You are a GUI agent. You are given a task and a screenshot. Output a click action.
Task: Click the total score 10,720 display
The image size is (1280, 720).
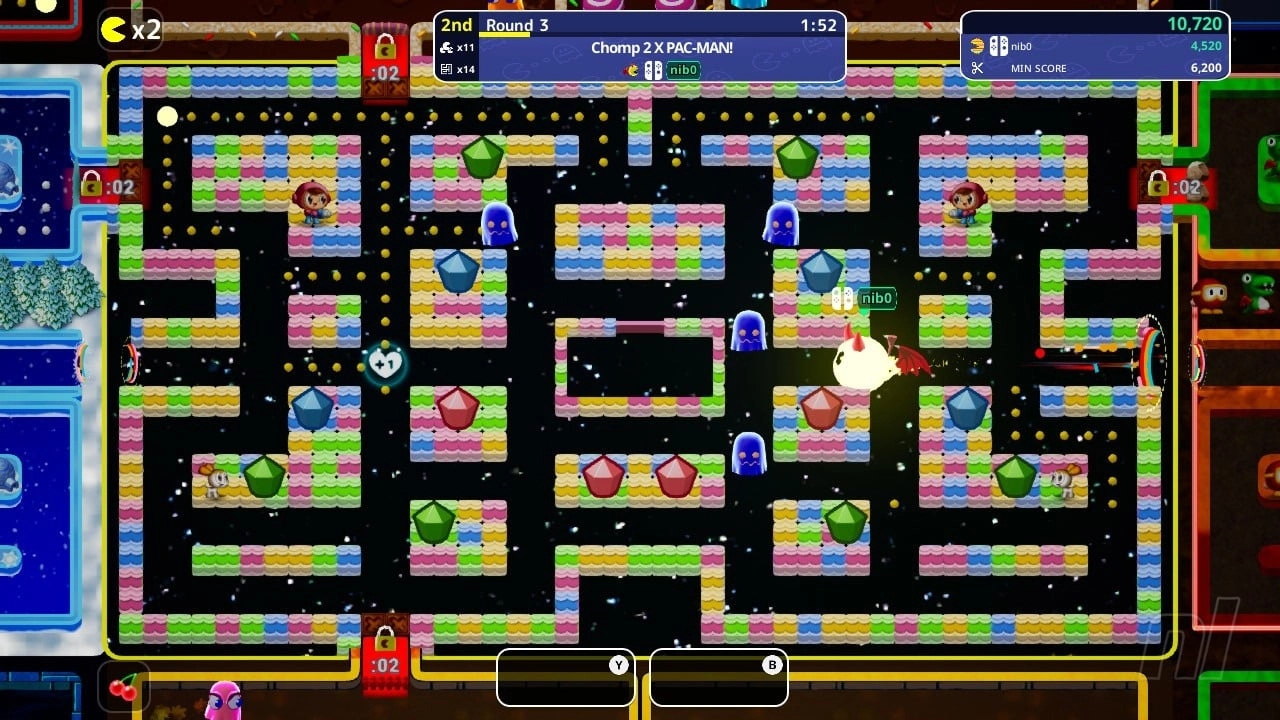click(1196, 22)
